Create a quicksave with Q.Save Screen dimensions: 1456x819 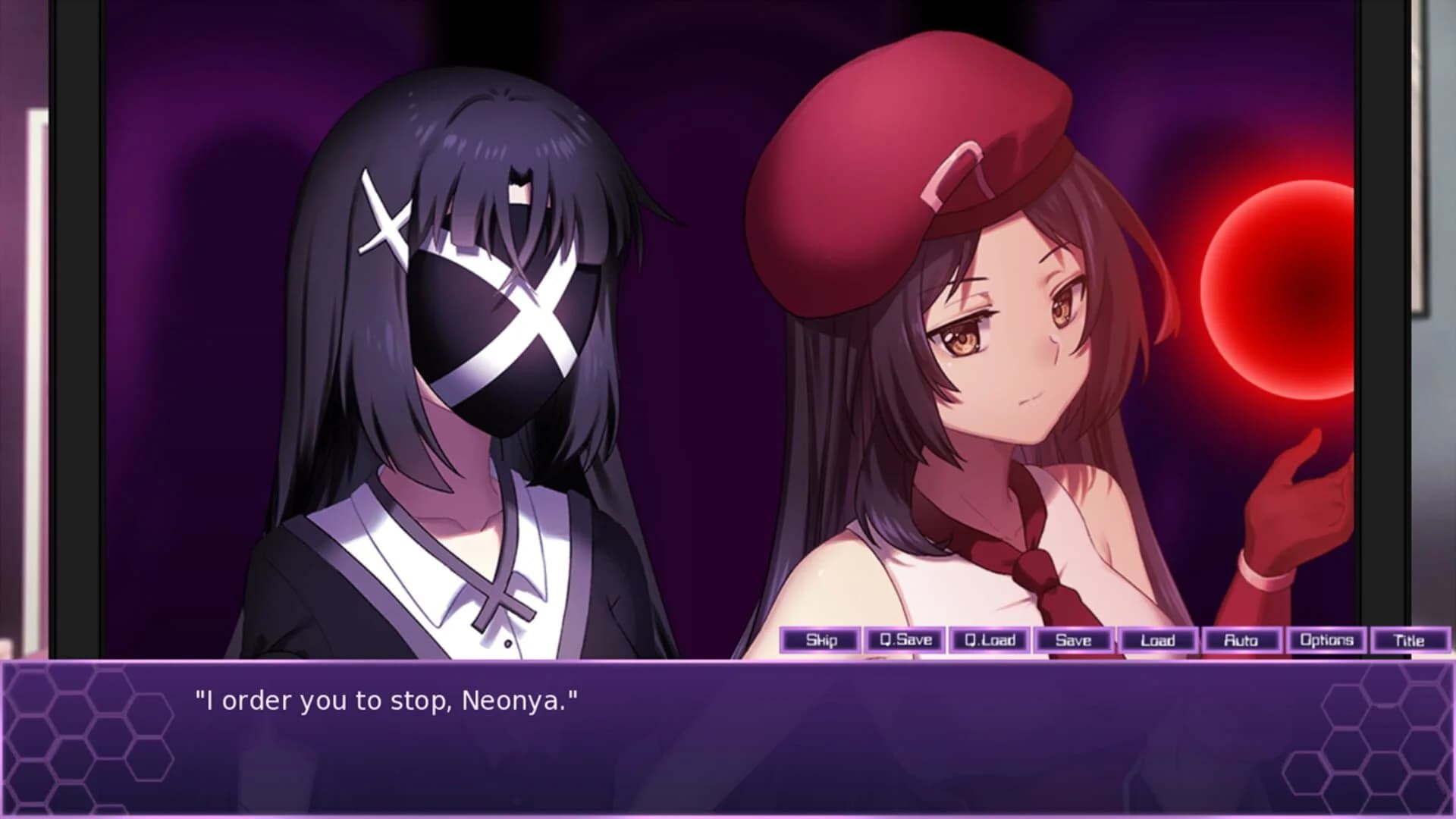pyautogui.click(x=906, y=641)
